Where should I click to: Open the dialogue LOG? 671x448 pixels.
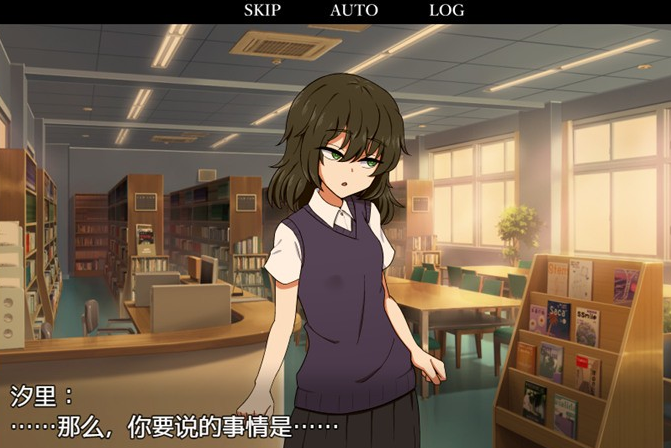446,11
